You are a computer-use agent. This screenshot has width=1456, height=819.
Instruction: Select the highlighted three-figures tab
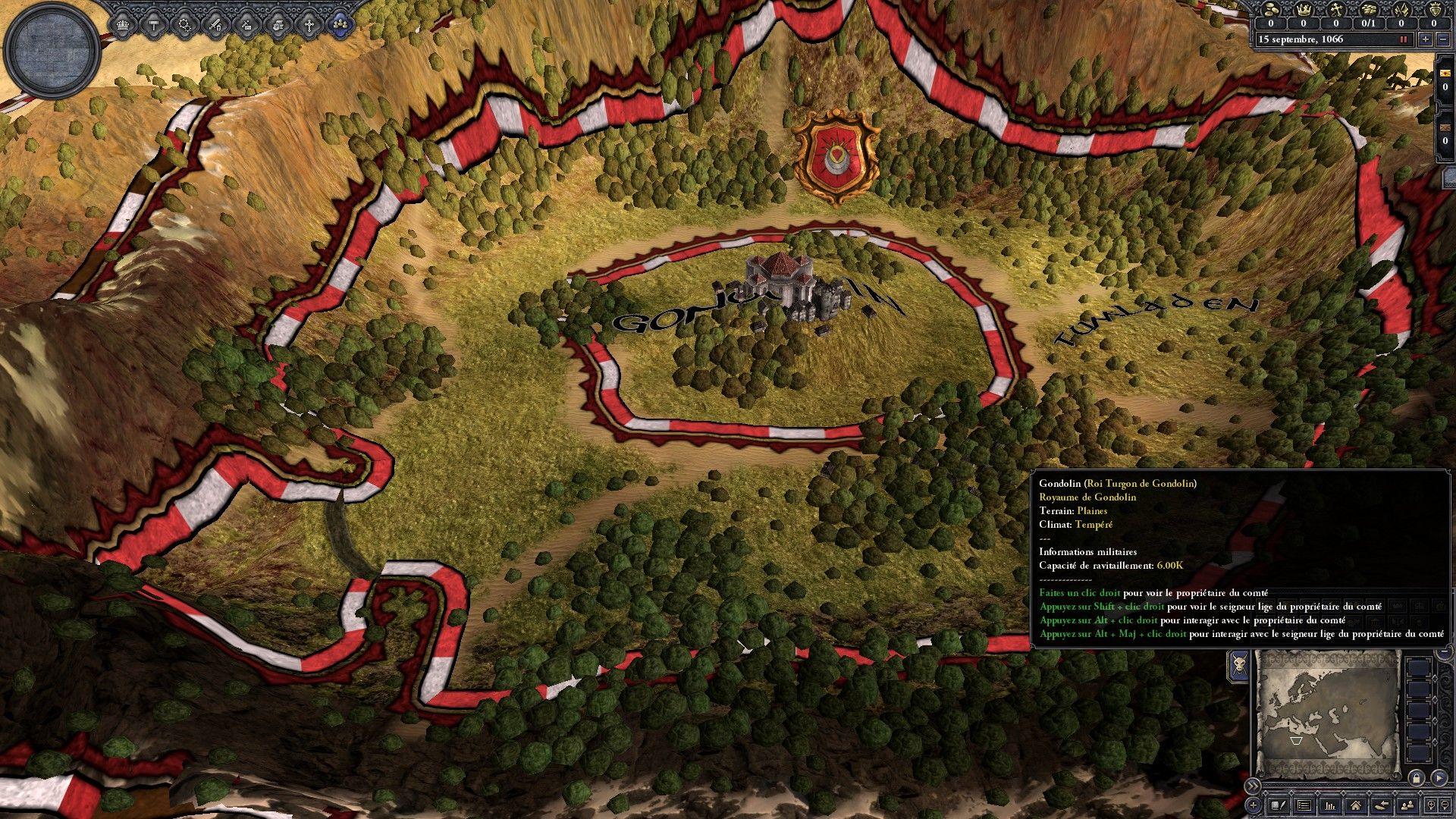click(340, 24)
